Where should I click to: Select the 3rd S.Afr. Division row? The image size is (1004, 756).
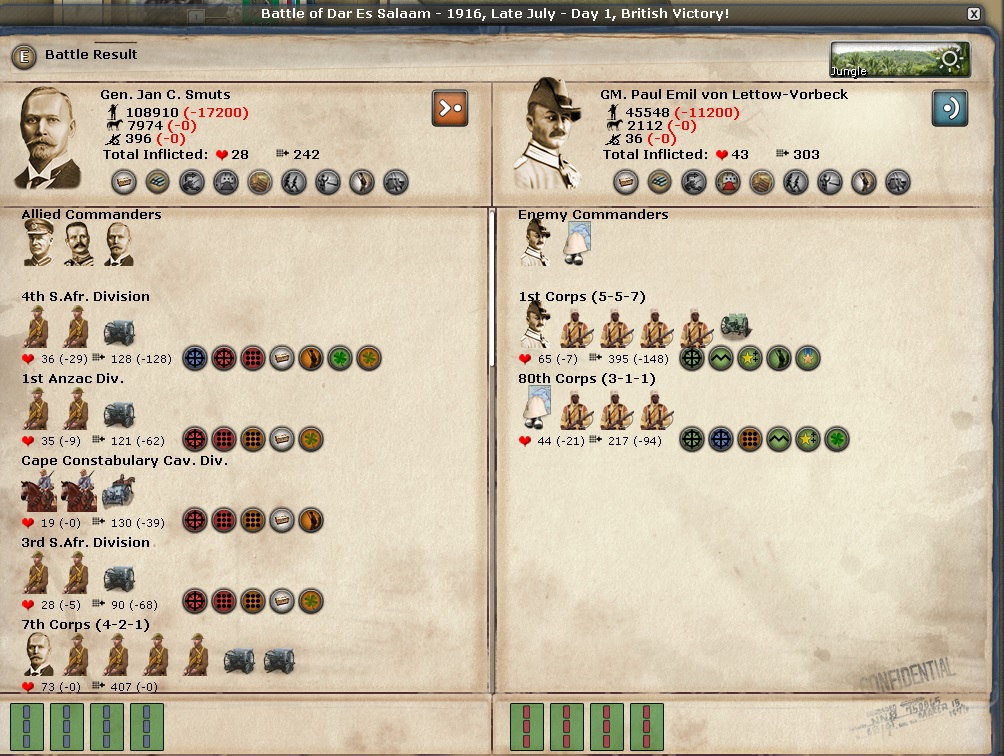coord(86,543)
